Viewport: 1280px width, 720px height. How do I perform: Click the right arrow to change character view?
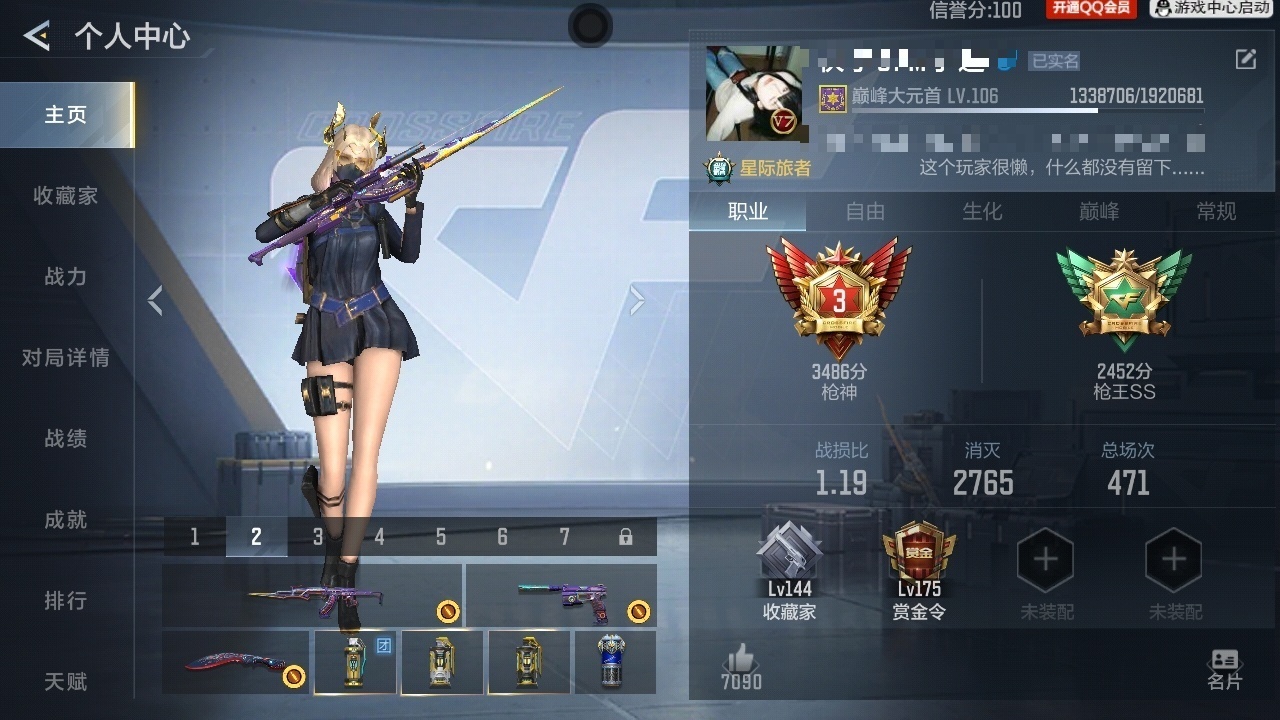[x=637, y=300]
